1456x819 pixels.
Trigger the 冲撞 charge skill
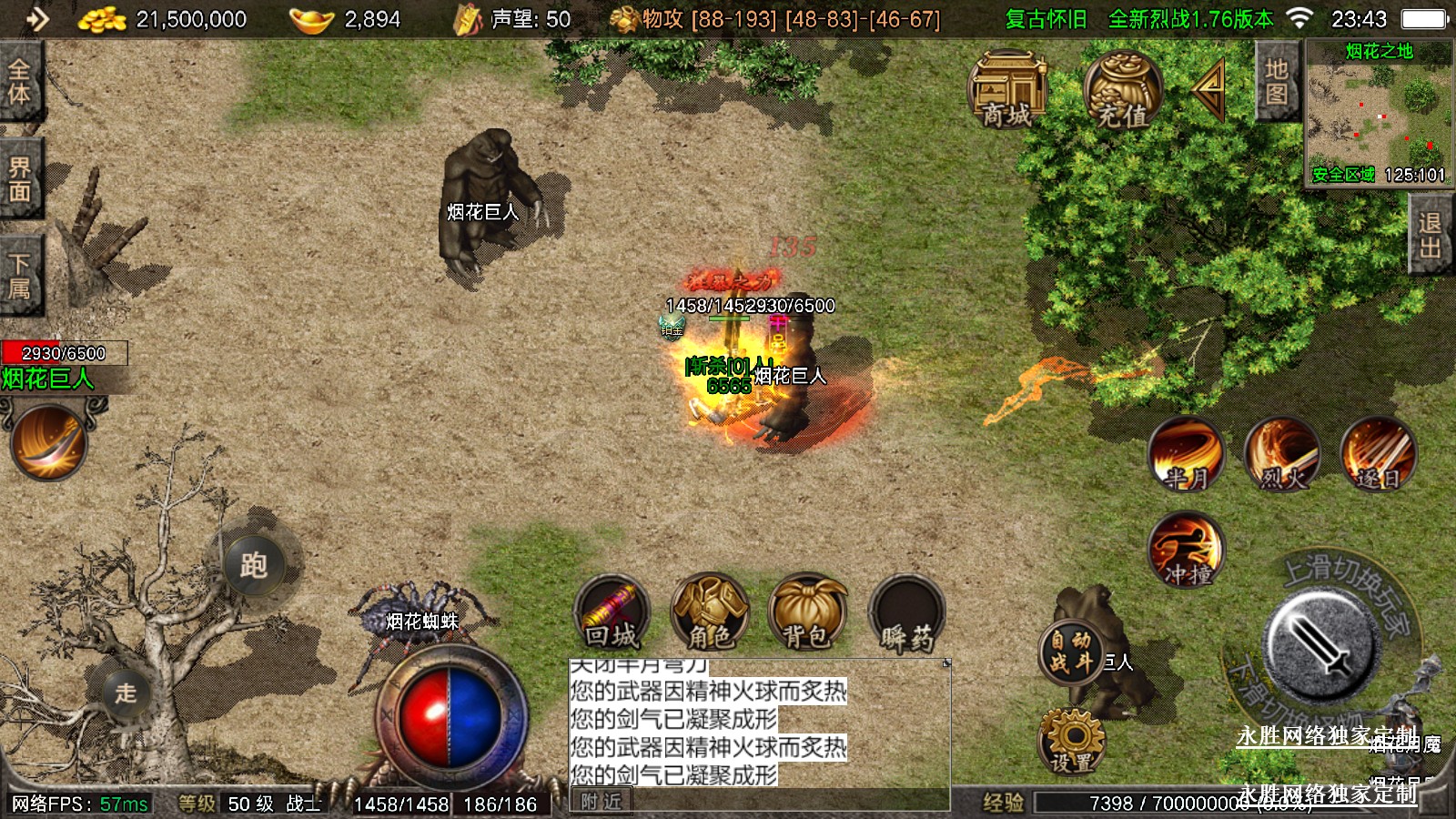[x=1186, y=550]
